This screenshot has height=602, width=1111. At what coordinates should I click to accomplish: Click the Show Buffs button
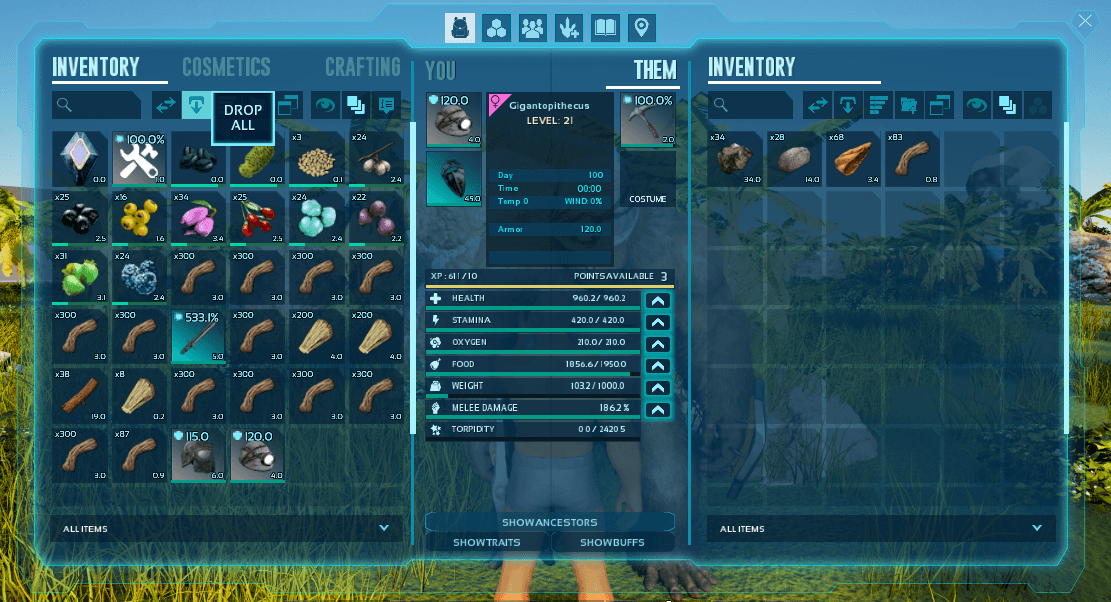coord(613,543)
